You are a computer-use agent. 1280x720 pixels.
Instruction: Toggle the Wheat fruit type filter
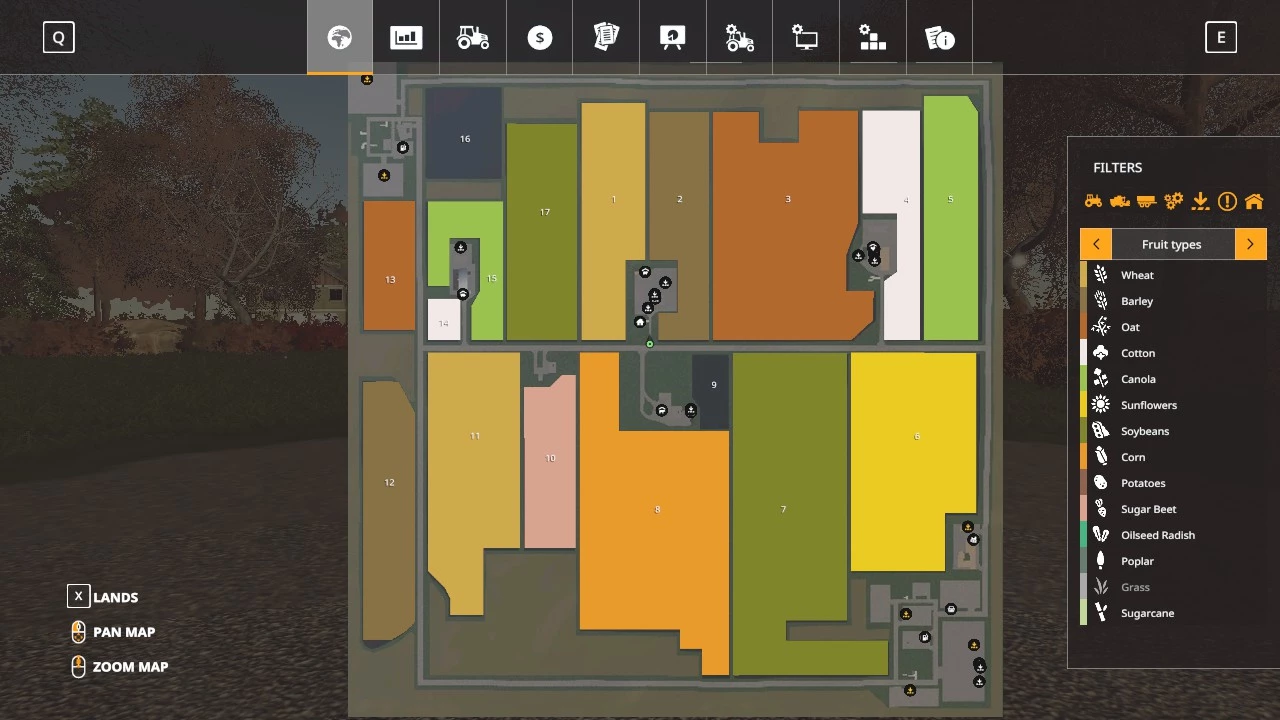point(1137,274)
